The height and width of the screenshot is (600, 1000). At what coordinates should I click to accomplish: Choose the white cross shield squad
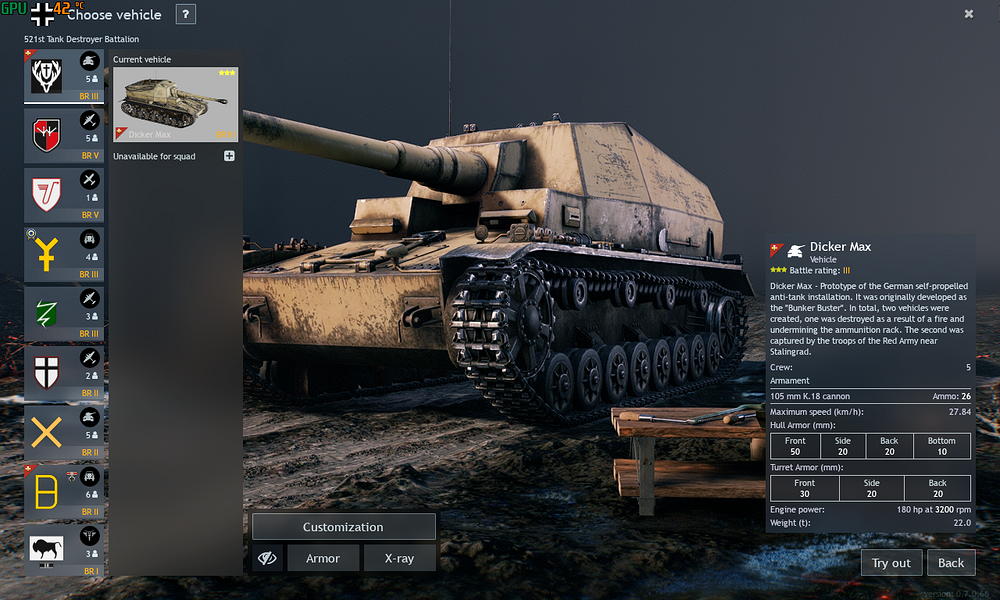click(x=64, y=372)
